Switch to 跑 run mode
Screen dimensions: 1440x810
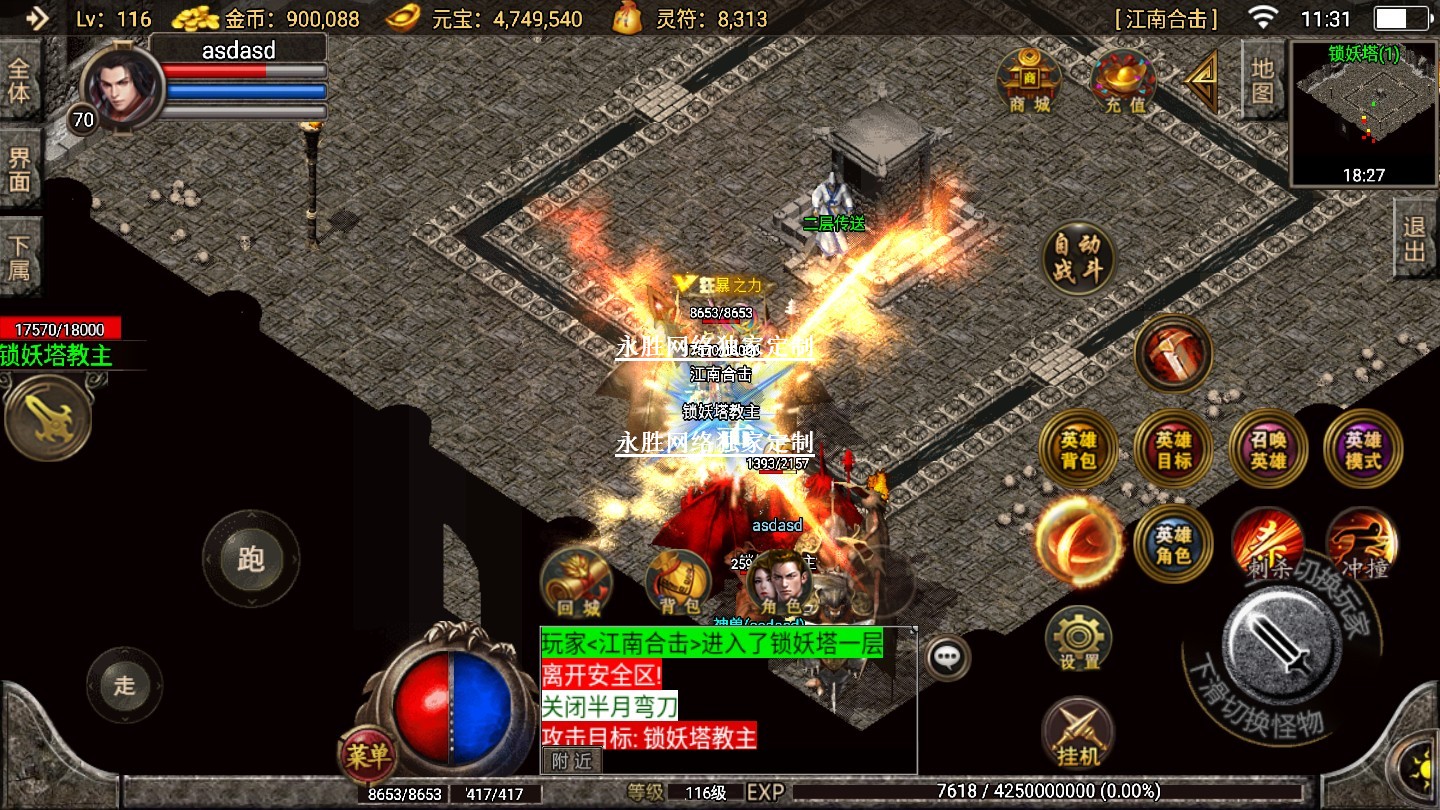(x=251, y=559)
